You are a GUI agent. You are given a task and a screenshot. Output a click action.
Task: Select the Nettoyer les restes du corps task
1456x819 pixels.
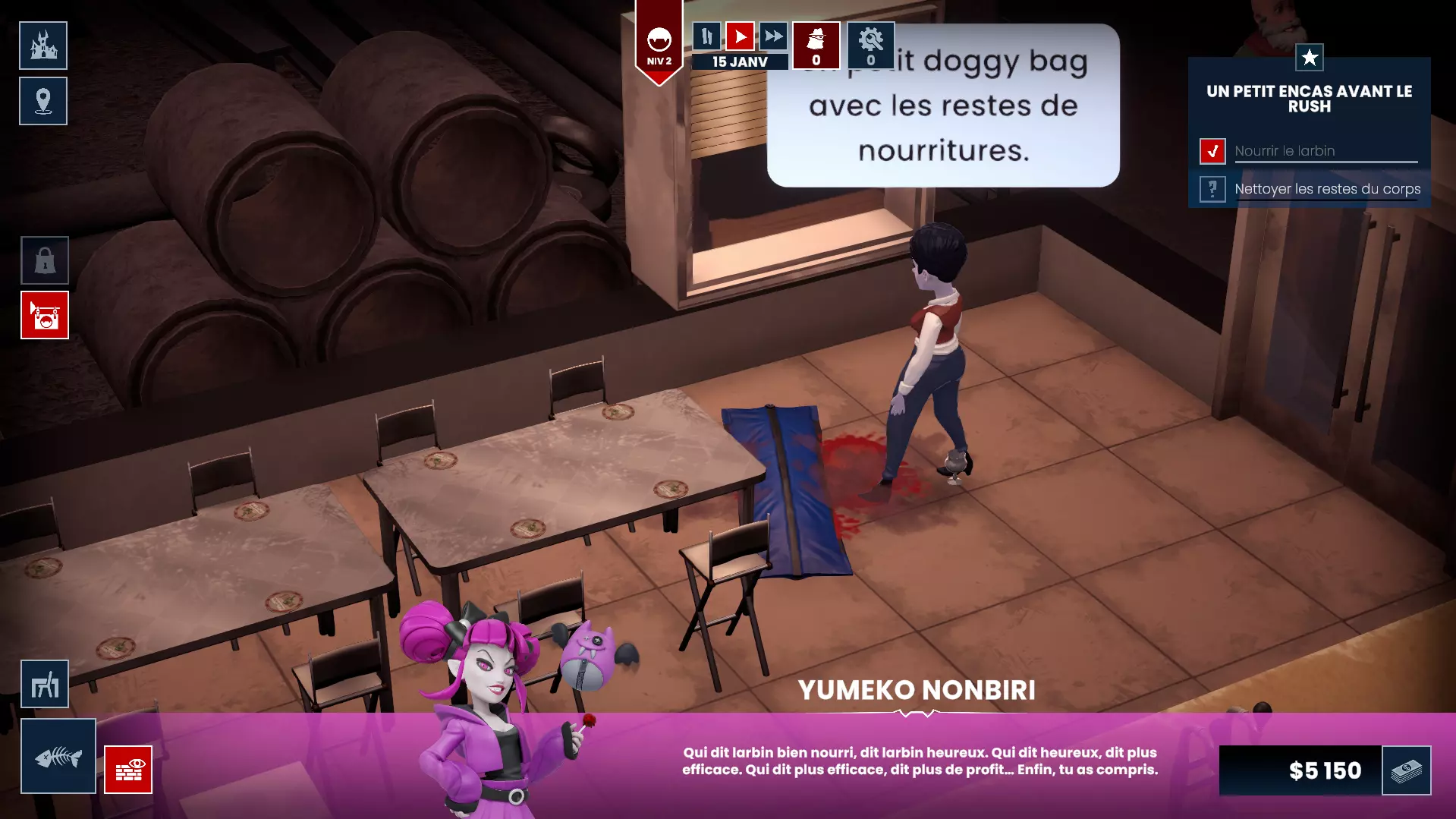click(x=1326, y=189)
